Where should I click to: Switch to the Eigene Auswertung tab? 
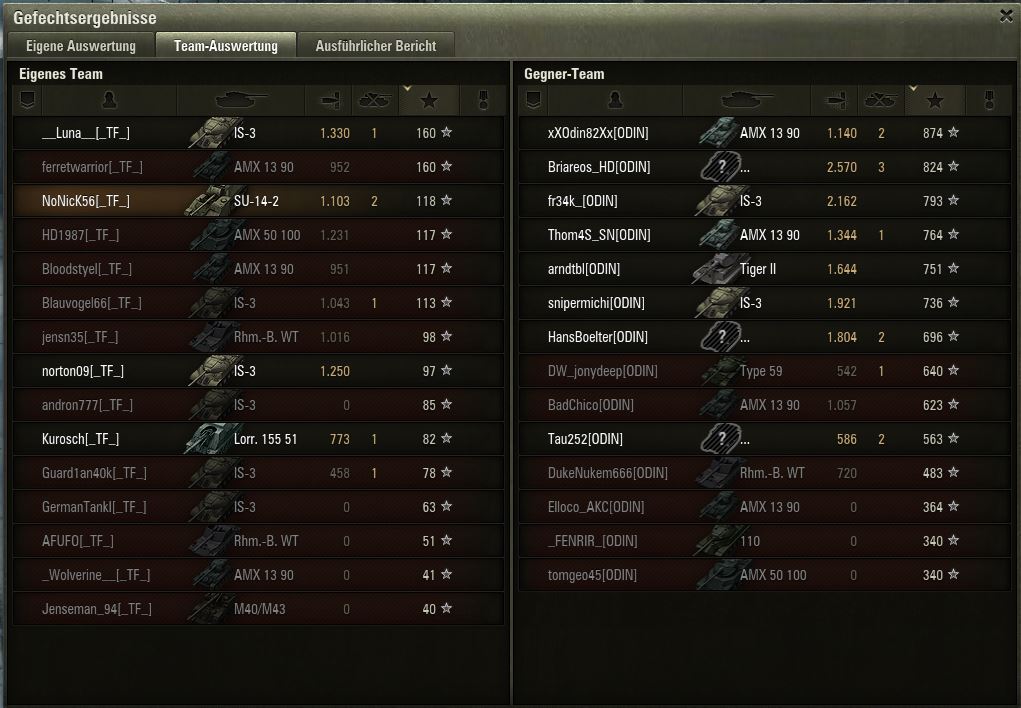point(80,46)
